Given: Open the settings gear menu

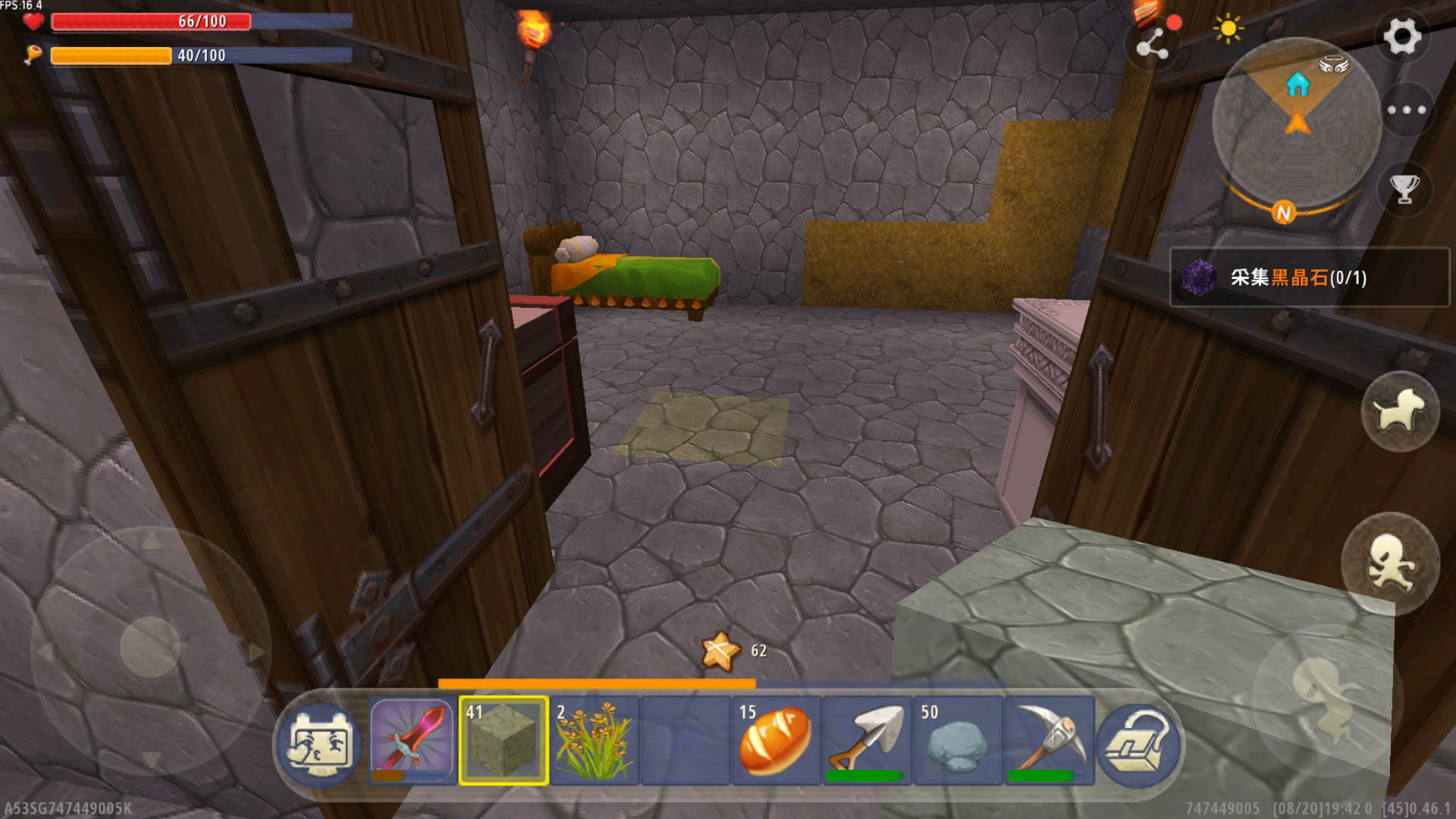Looking at the screenshot, I should tap(1401, 36).
